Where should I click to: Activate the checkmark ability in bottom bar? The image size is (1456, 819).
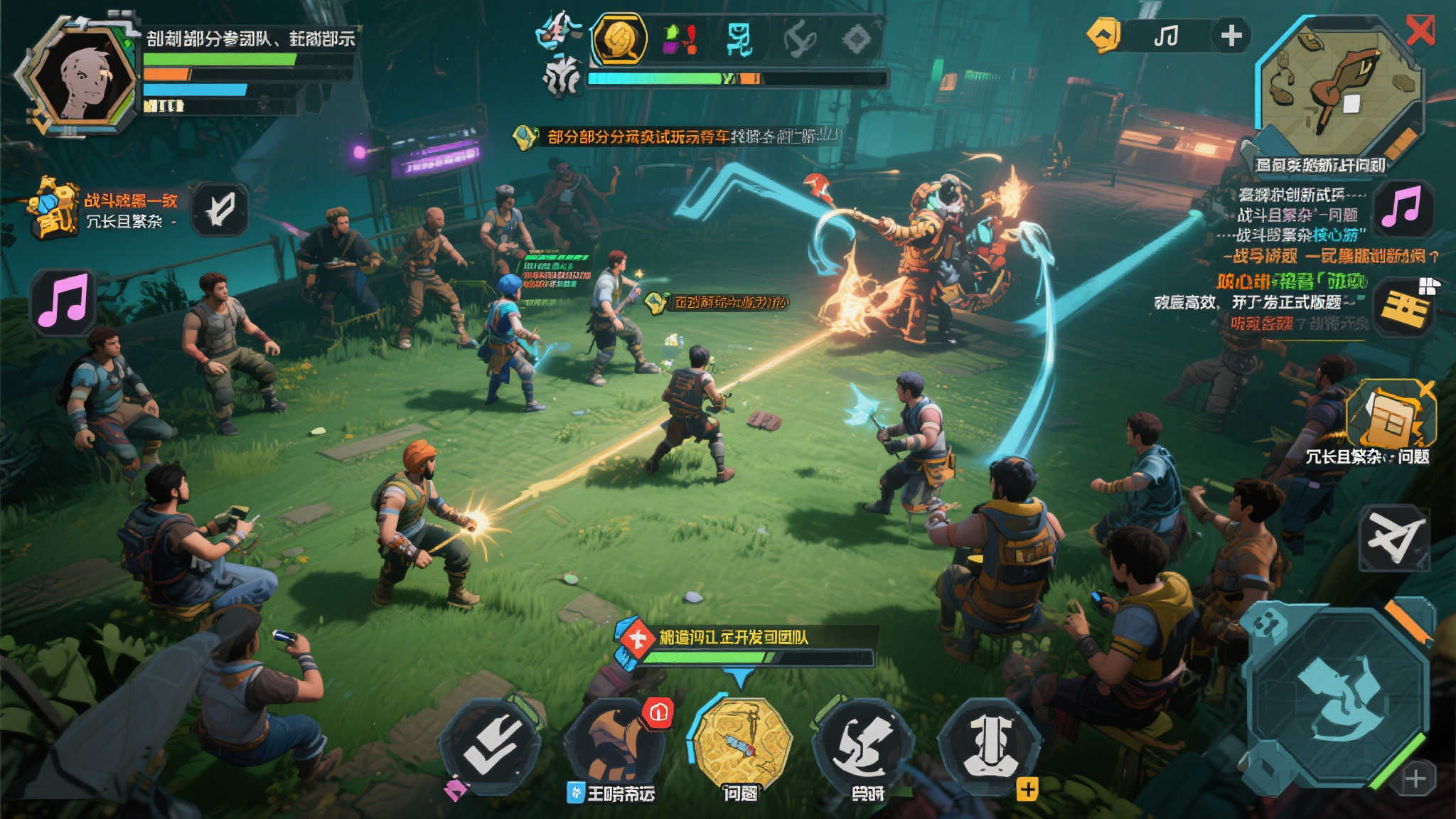pos(491,745)
